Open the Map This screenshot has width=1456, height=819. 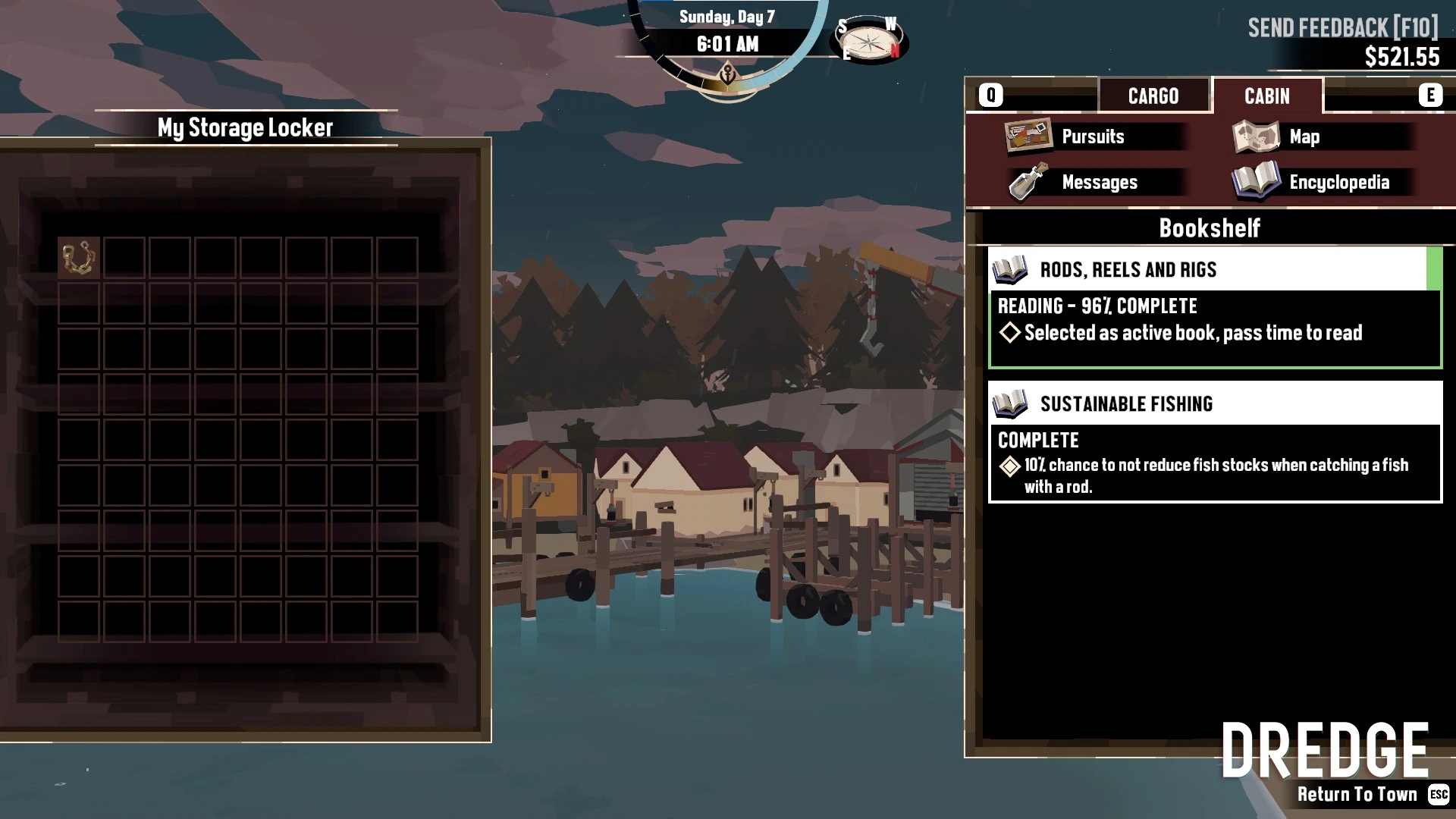coord(1304,137)
